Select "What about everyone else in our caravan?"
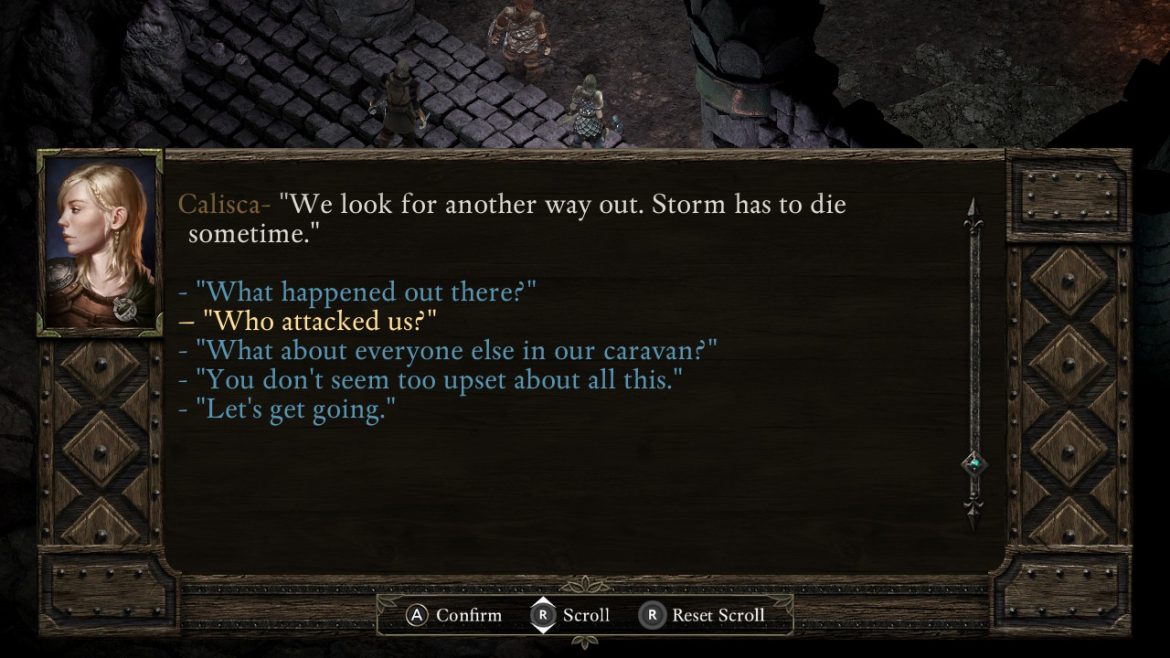 (x=456, y=351)
